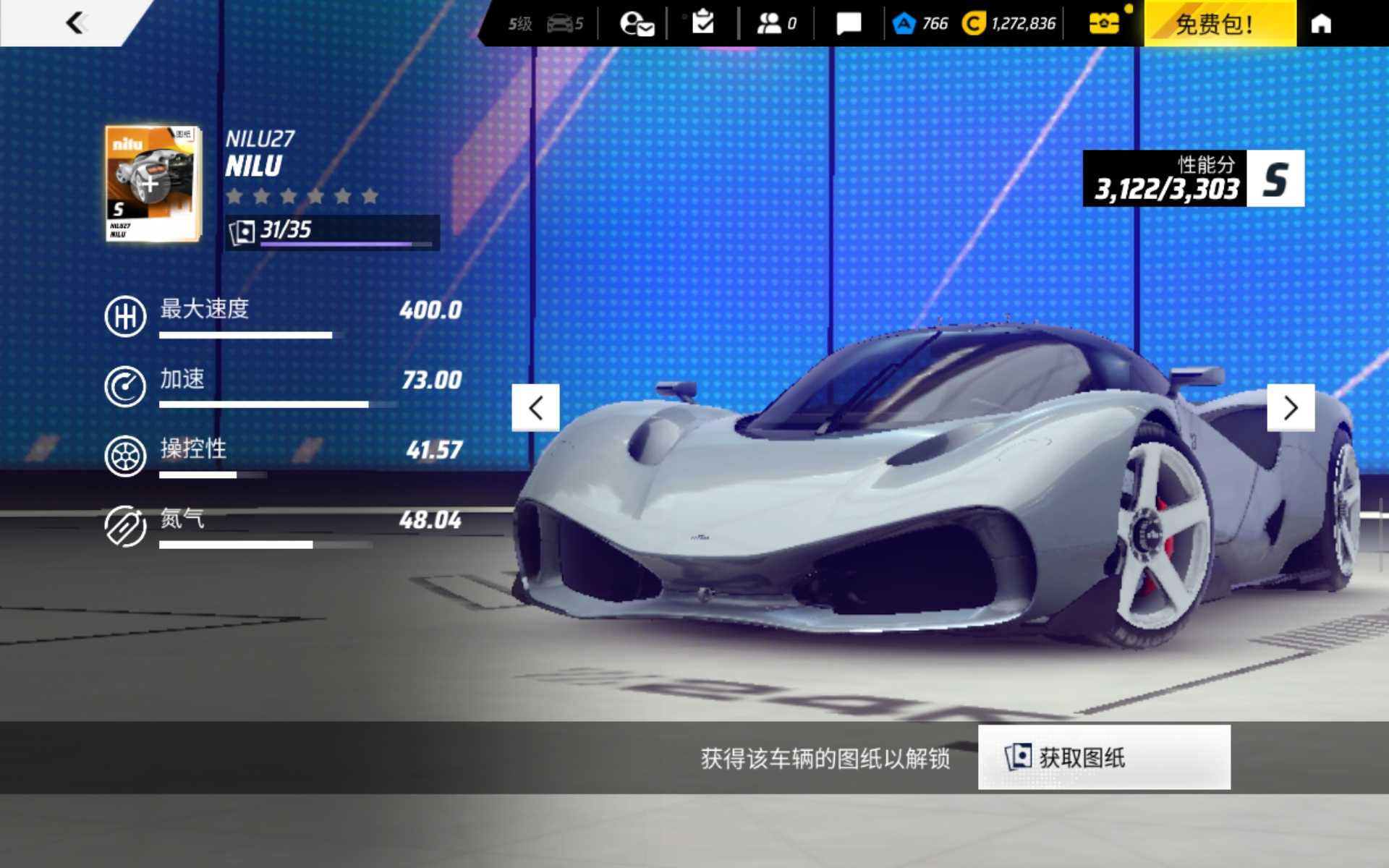Show the previous car
The image size is (1389, 868).
click(x=535, y=408)
